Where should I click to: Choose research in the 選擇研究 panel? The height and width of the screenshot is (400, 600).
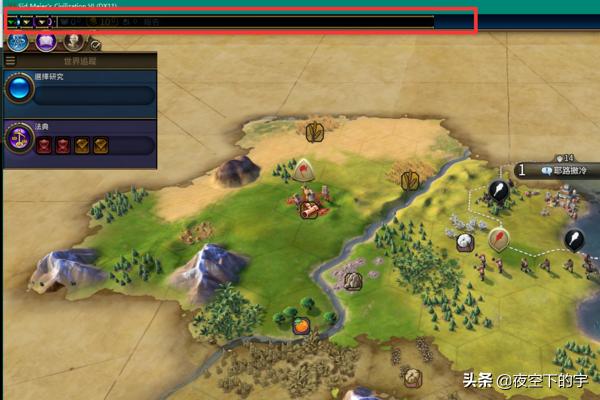93,95
